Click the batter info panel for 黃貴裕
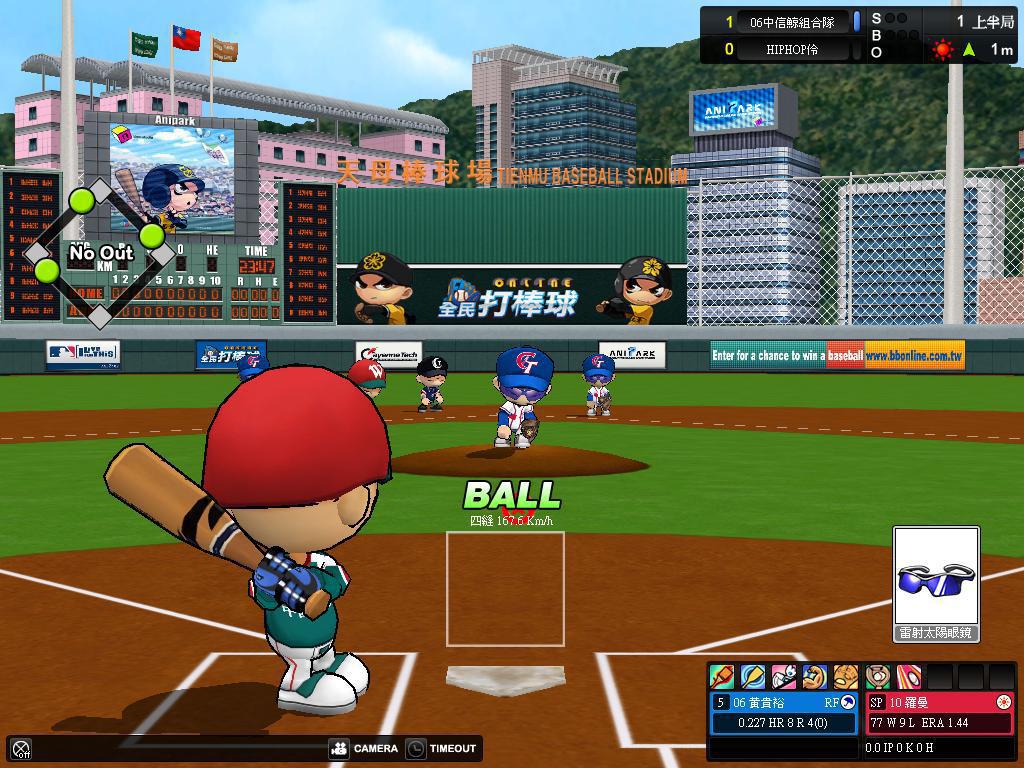Screen dimensions: 1024x768 coord(784,712)
